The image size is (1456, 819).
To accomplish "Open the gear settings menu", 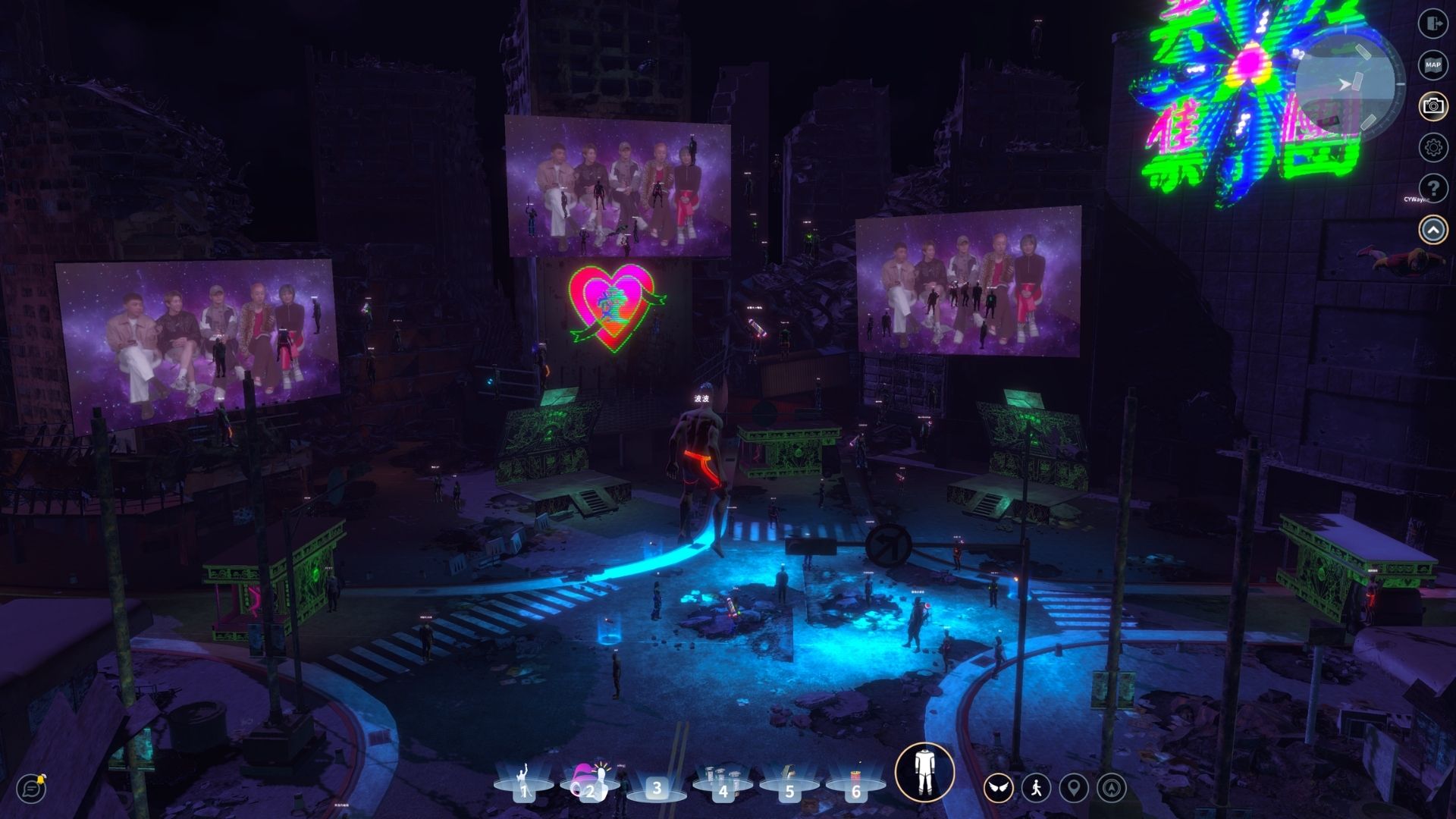I will (x=1432, y=146).
